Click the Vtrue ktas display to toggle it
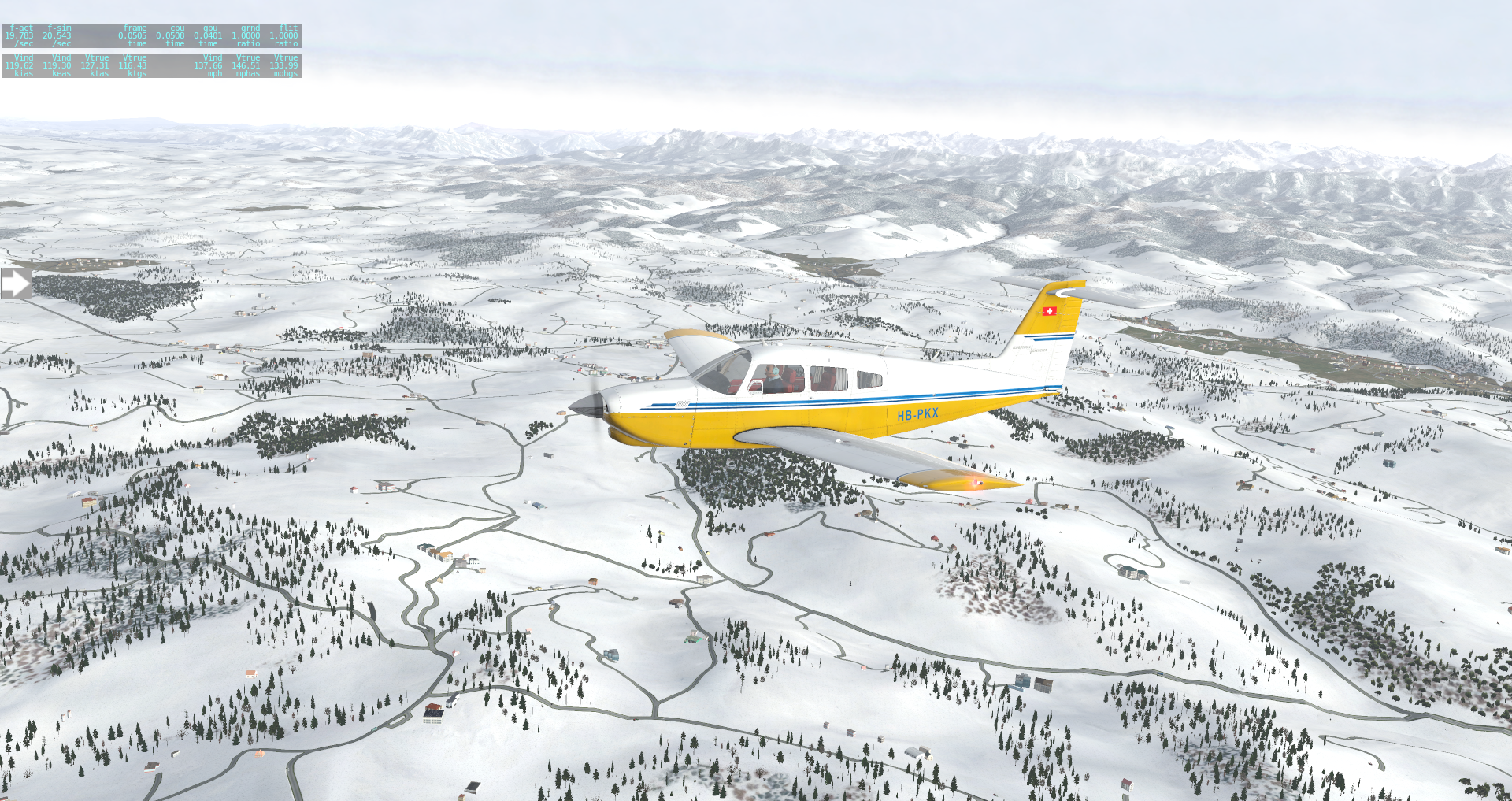Image resolution: width=1512 pixels, height=801 pixels. [96, 66]
